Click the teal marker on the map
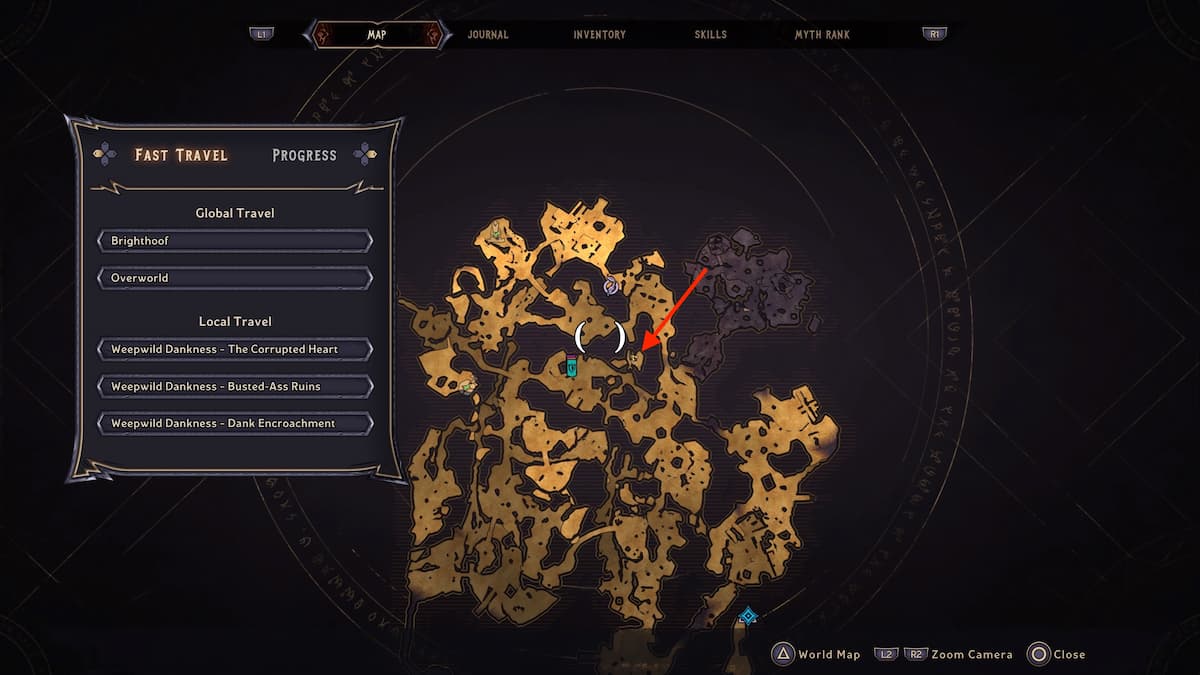Viewport: 1200px width, 675px height. coord(572,366)
